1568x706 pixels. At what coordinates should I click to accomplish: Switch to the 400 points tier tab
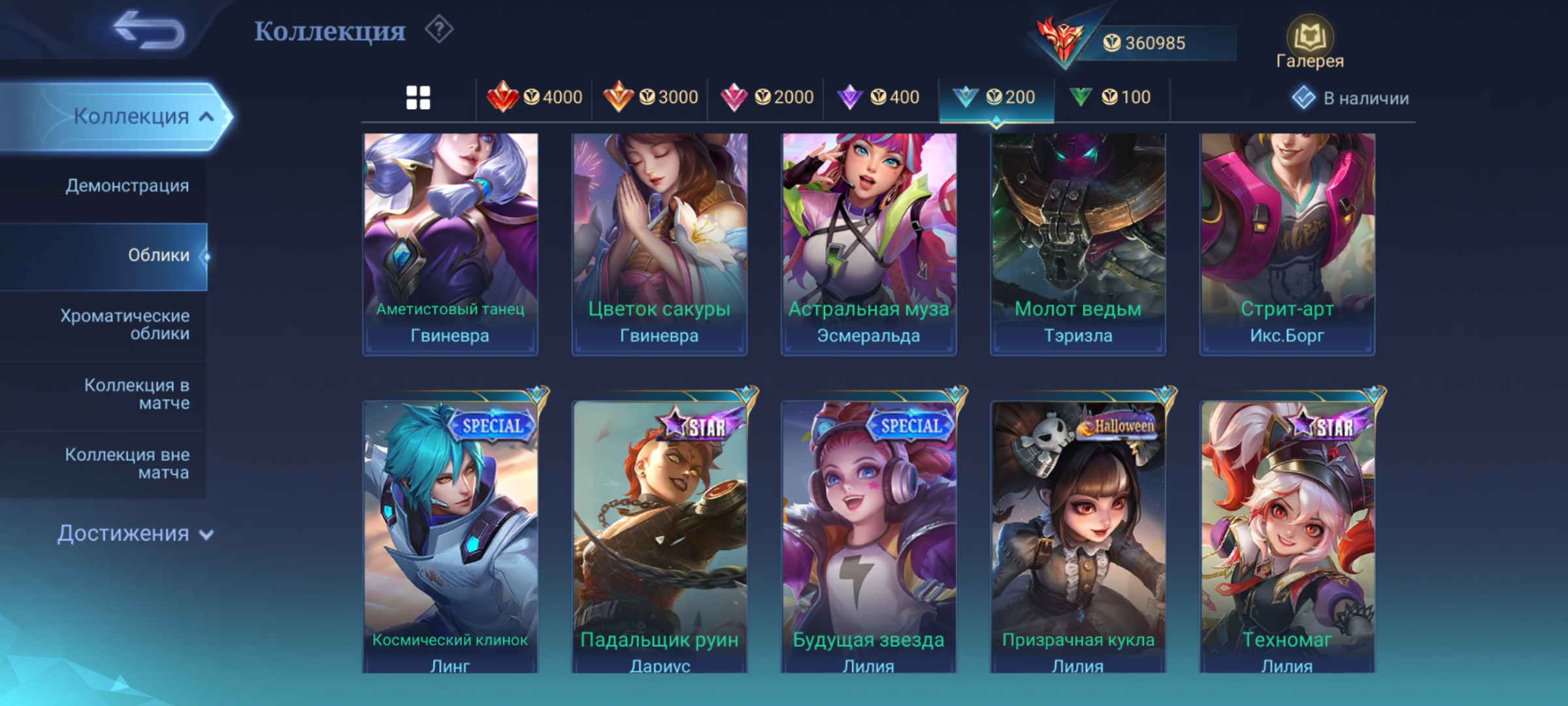click(879, 98)
